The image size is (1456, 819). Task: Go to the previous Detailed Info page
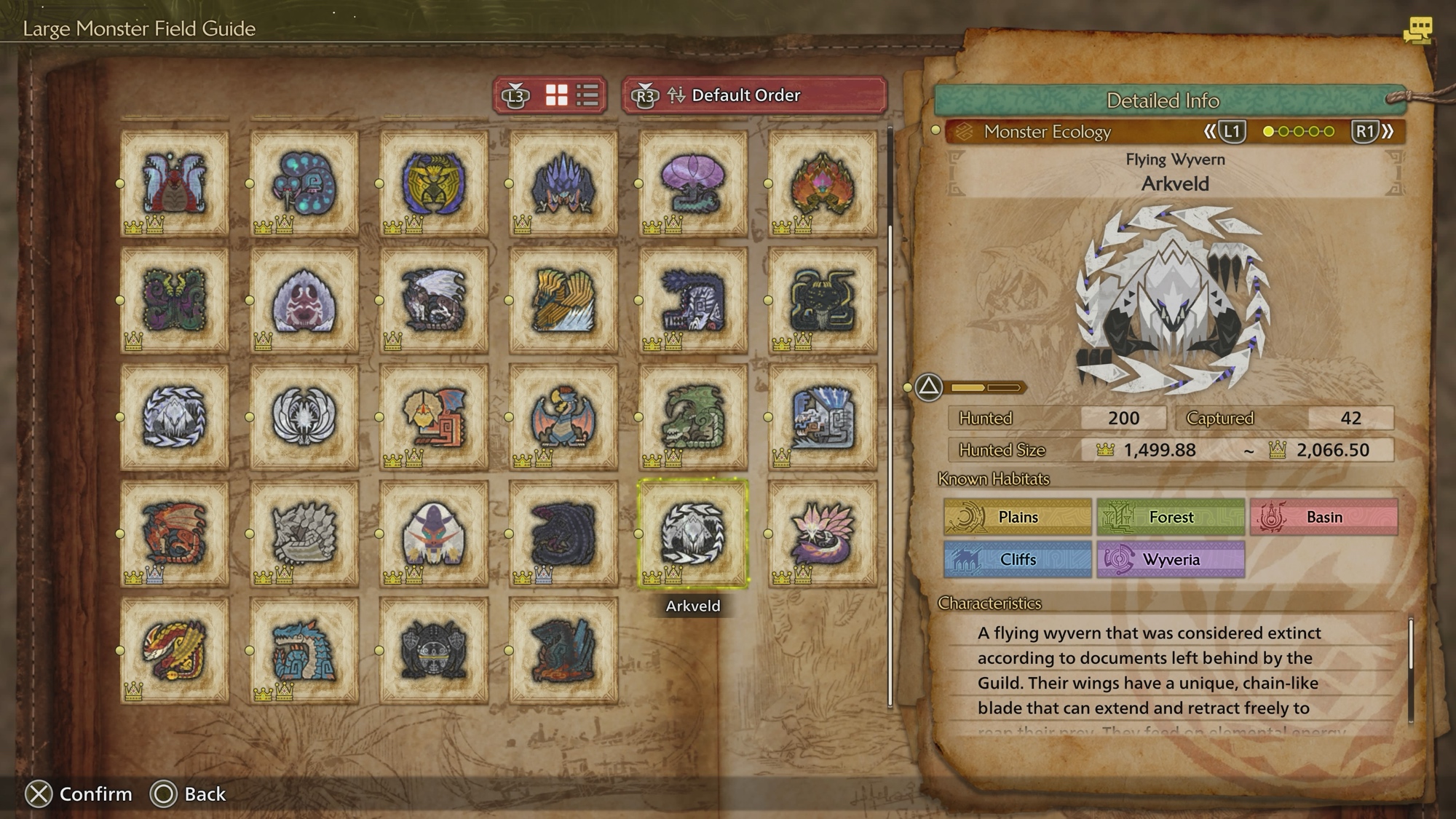(x=1224, y=132)
